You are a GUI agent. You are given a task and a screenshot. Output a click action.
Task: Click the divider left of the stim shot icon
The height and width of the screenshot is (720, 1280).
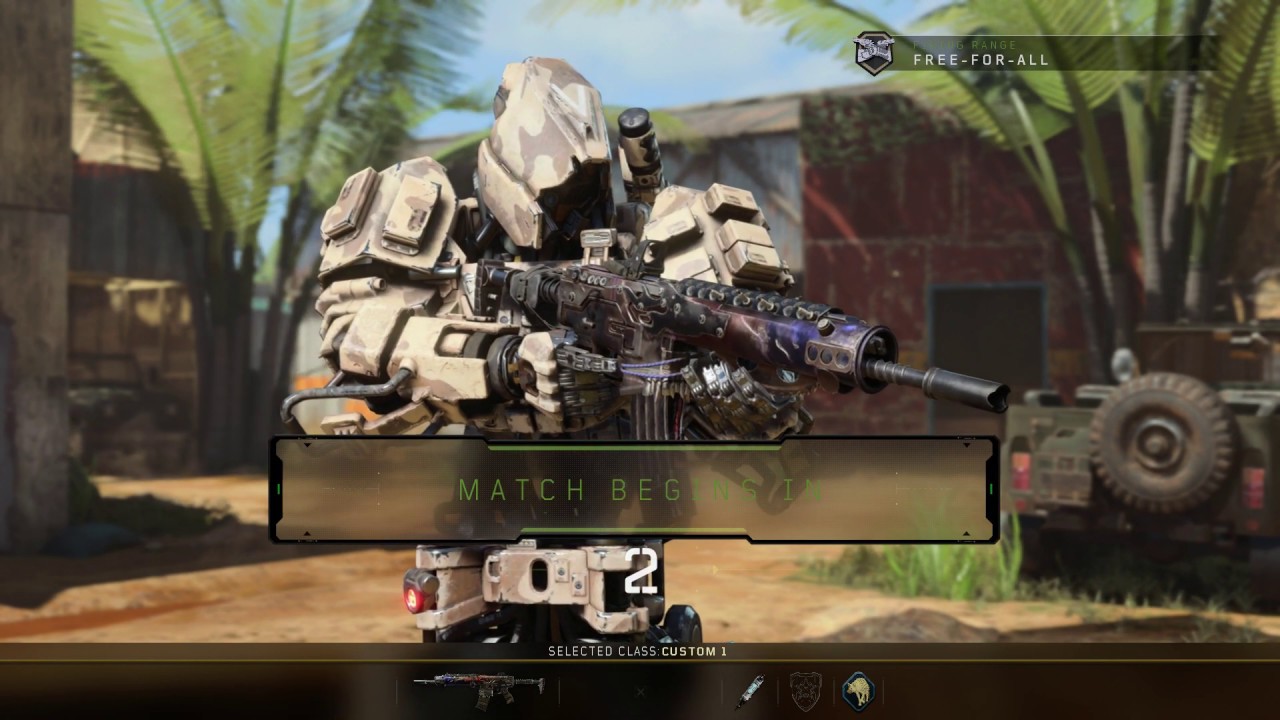tap(722, 691)
